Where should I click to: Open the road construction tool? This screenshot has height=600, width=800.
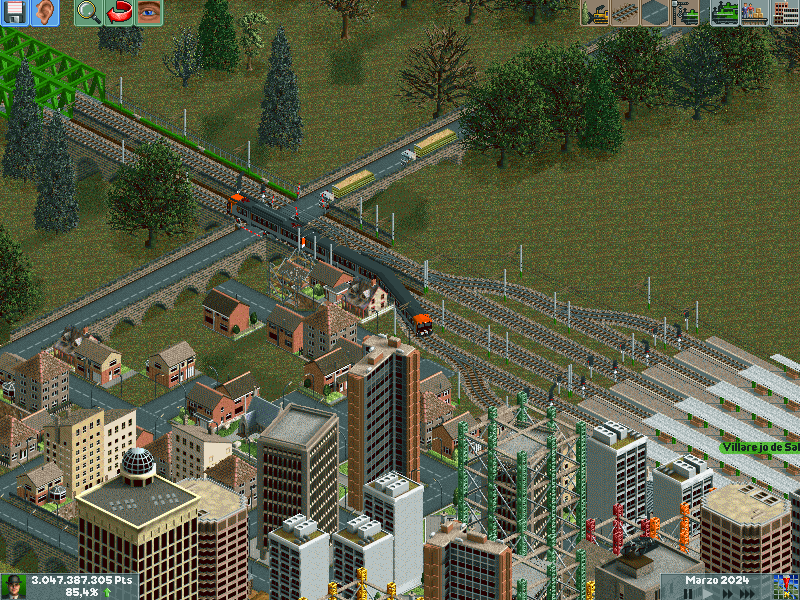[656, 12]
